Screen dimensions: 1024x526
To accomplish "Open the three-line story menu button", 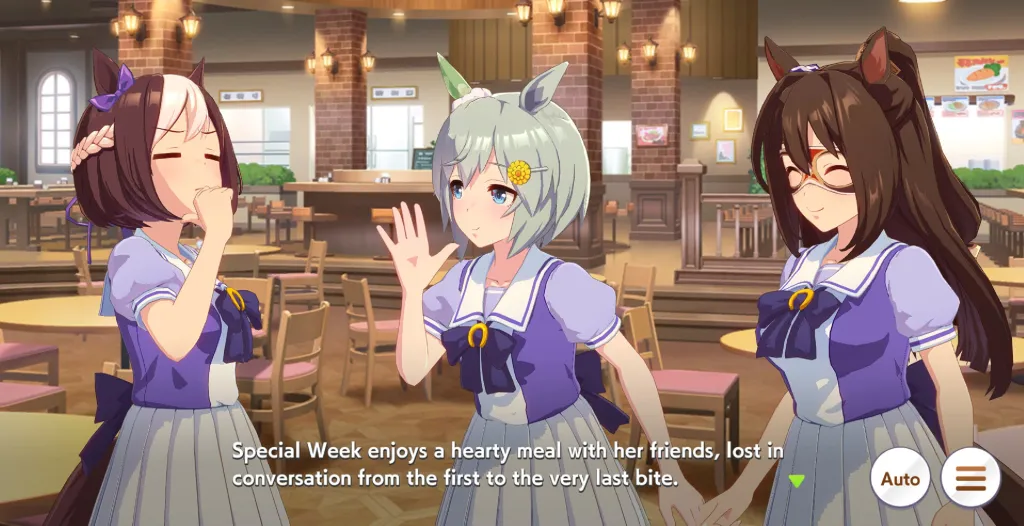I will pyautogui.click(x=970, y=479).
